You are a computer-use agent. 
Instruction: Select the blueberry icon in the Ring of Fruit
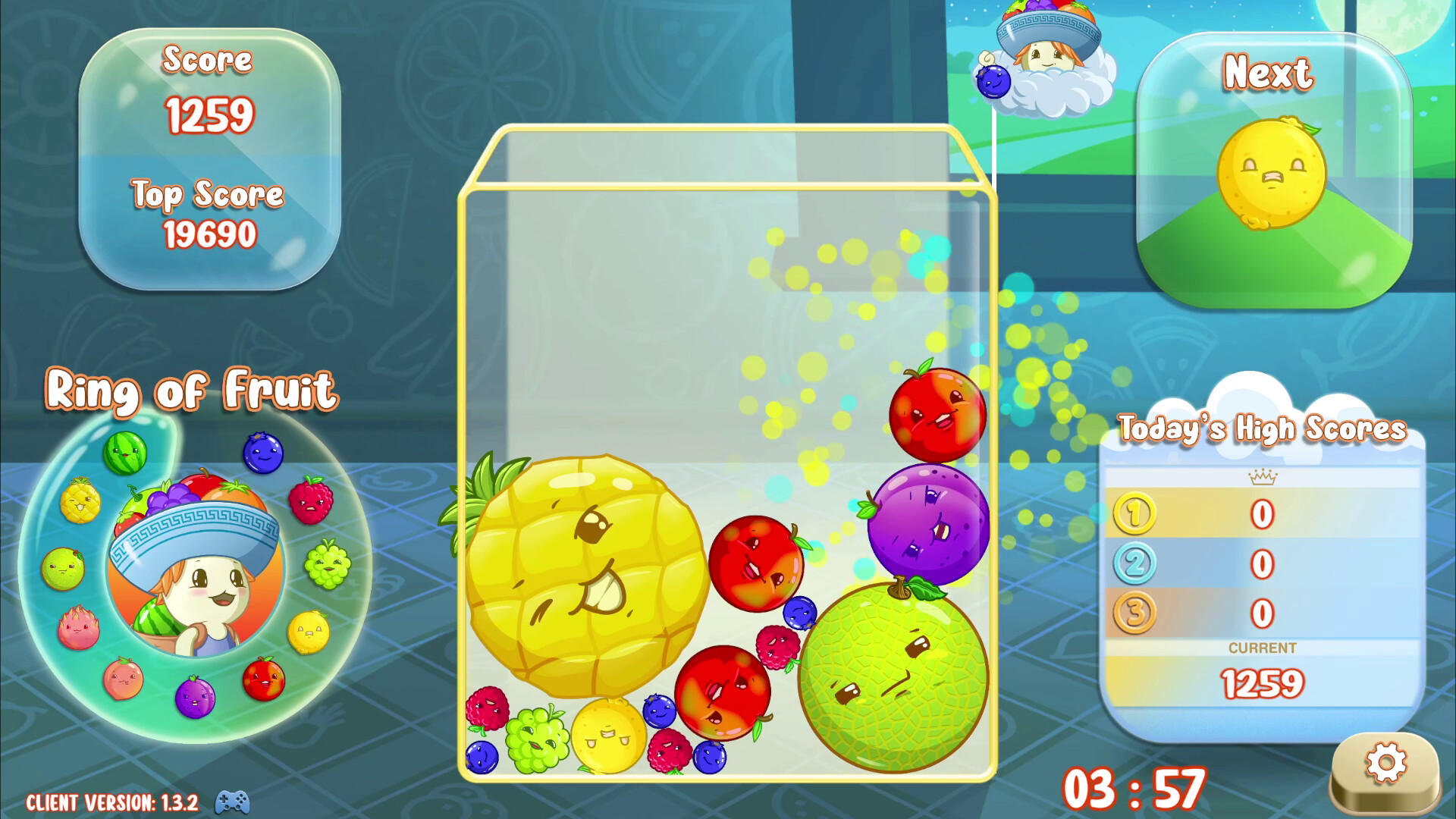click(262, 452)
